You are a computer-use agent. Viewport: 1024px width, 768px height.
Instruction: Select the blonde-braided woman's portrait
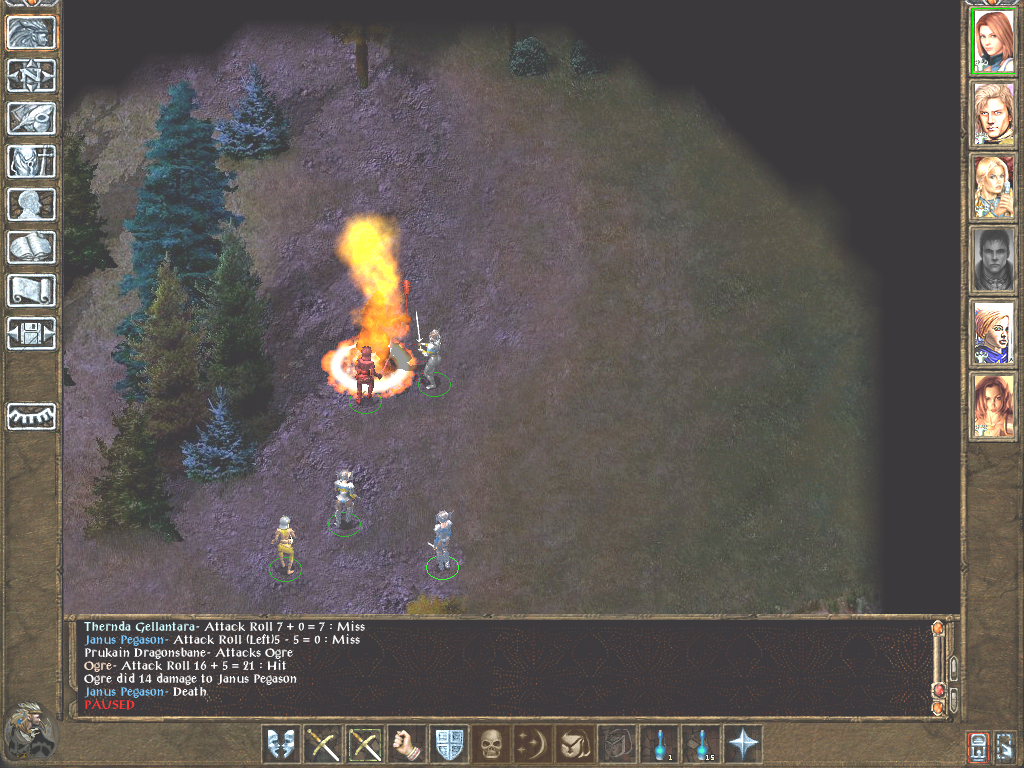[x=993, y=186]
